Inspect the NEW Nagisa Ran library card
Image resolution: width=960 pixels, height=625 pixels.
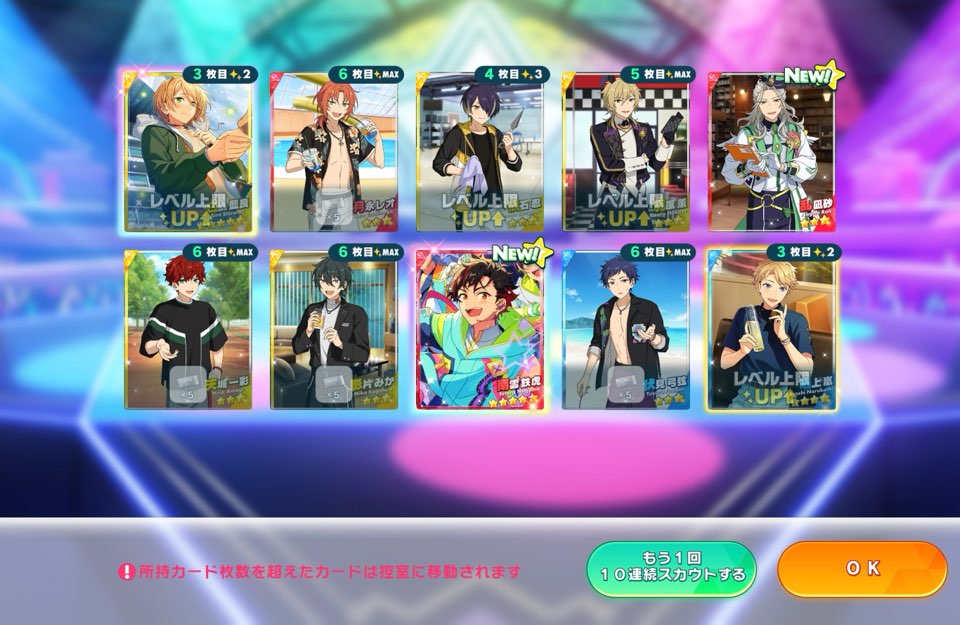(771, 151)
